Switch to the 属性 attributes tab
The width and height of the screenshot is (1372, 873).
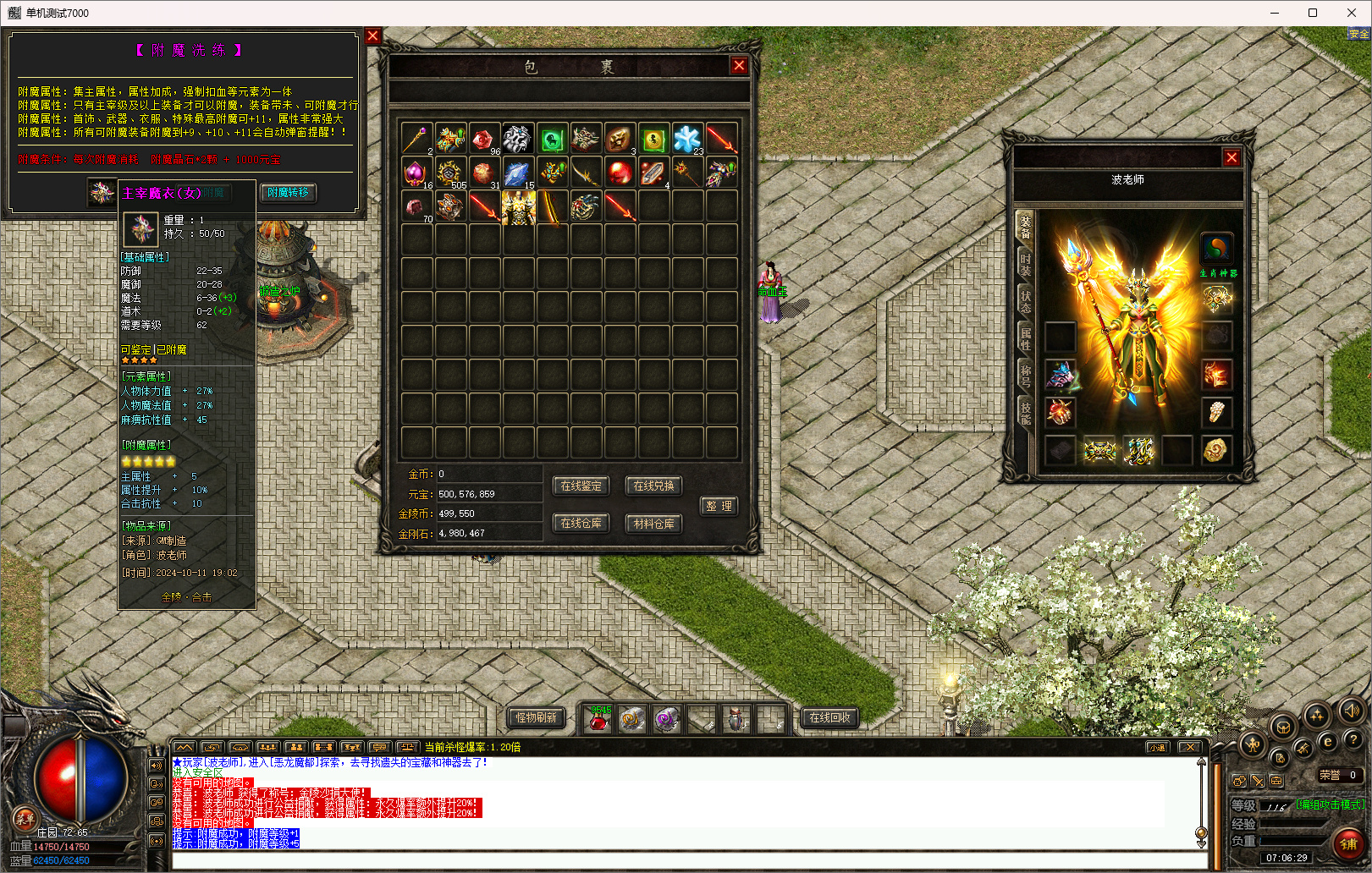point(1025,338)
